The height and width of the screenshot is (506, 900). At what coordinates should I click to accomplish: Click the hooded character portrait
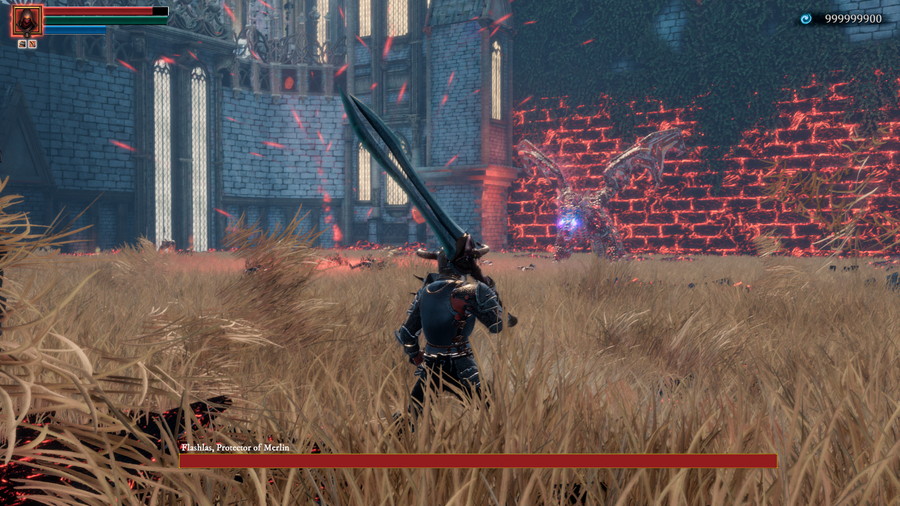click(27, 20)
